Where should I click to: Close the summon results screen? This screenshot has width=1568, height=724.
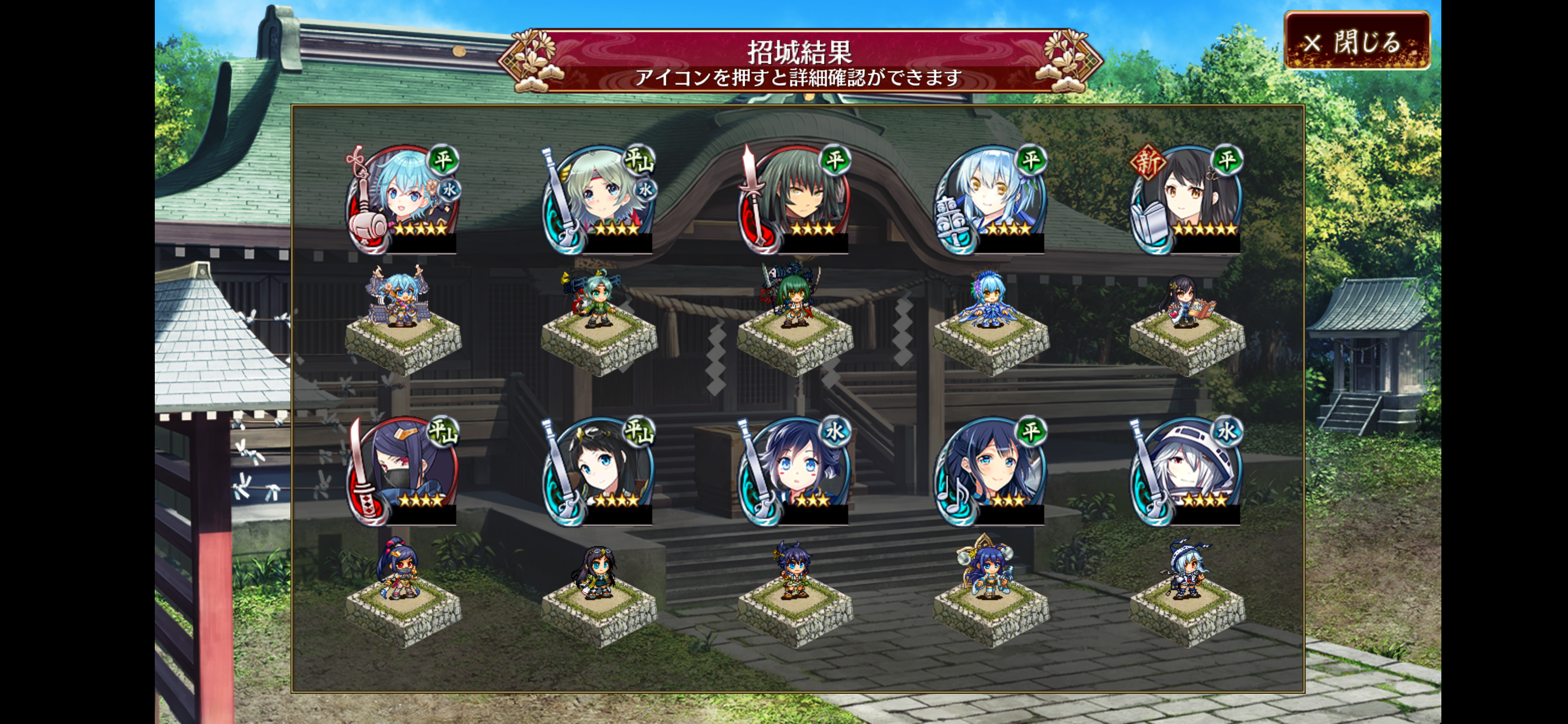coord(1356,41)
